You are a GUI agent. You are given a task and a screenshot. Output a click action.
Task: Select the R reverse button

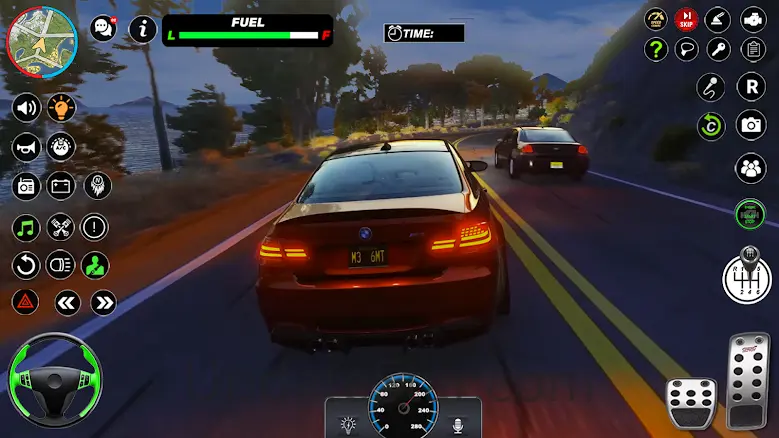point(751,87)
